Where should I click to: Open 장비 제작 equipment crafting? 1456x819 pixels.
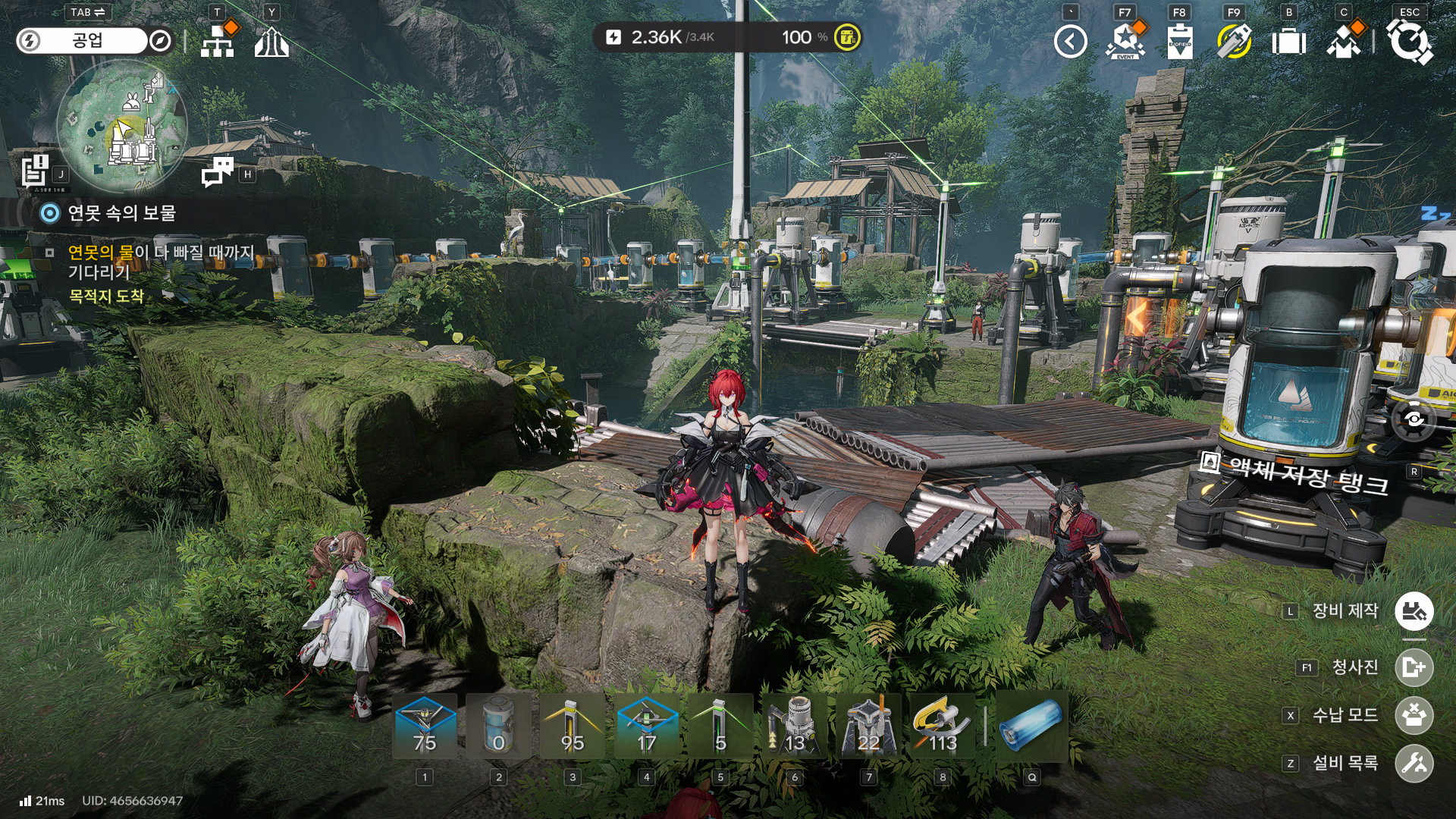point(1414,611)
